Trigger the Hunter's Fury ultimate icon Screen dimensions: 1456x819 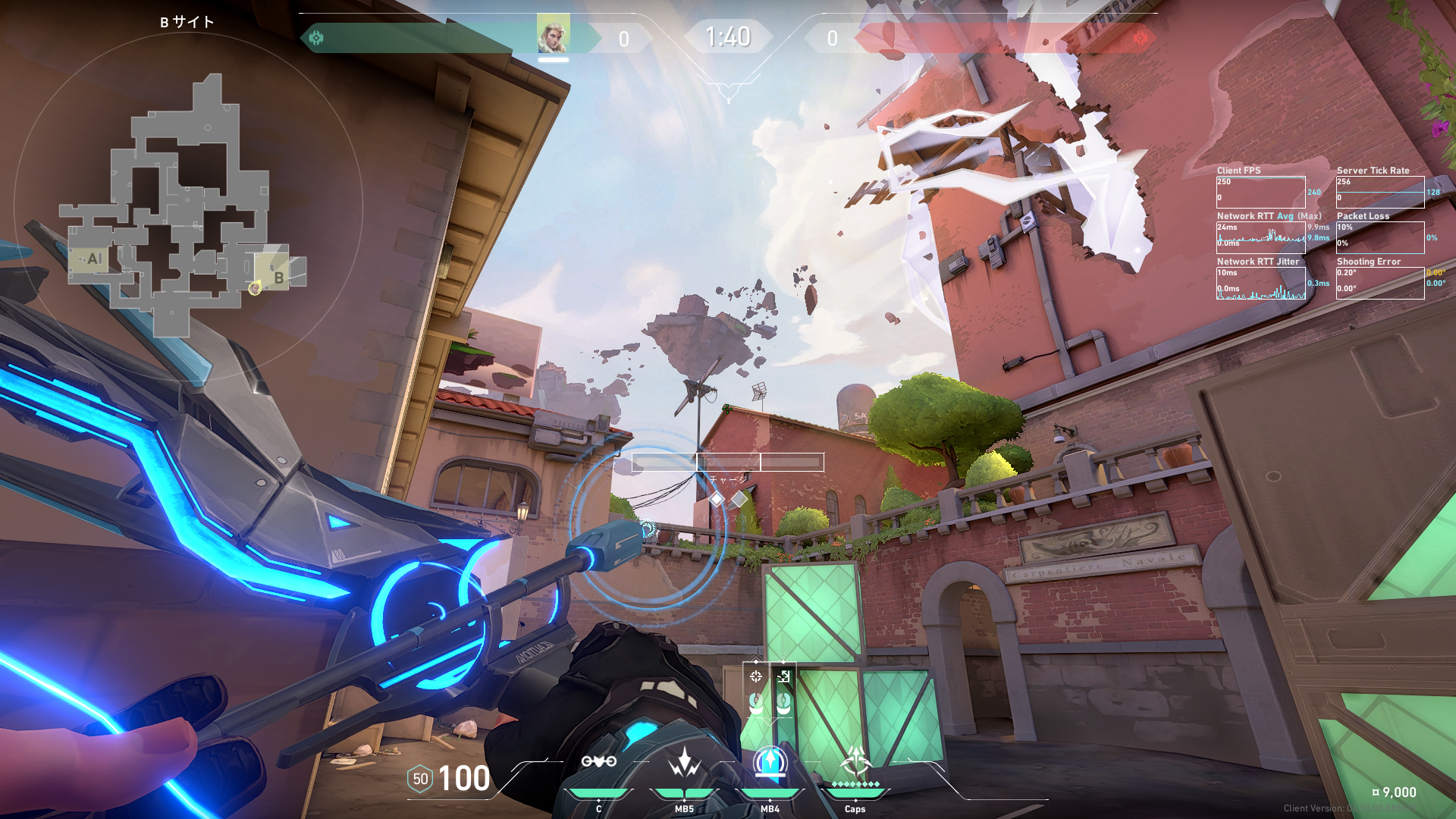point(855,761)
